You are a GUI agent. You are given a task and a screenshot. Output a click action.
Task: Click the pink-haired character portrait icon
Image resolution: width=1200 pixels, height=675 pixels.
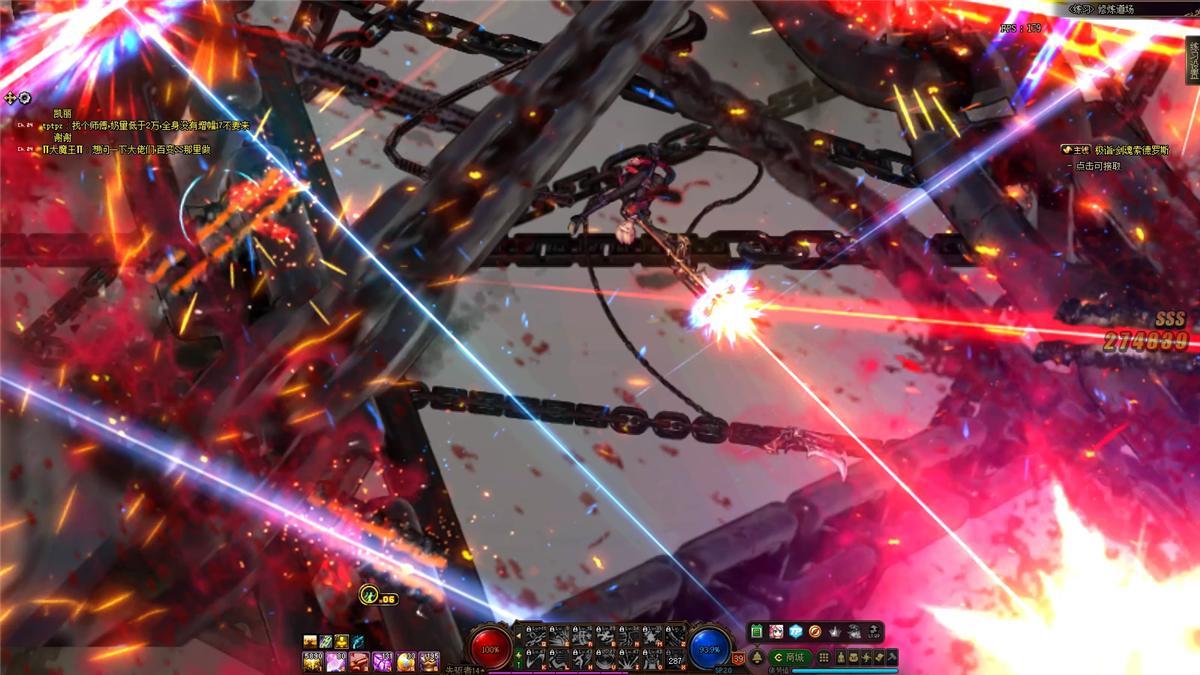click(776, 632)
